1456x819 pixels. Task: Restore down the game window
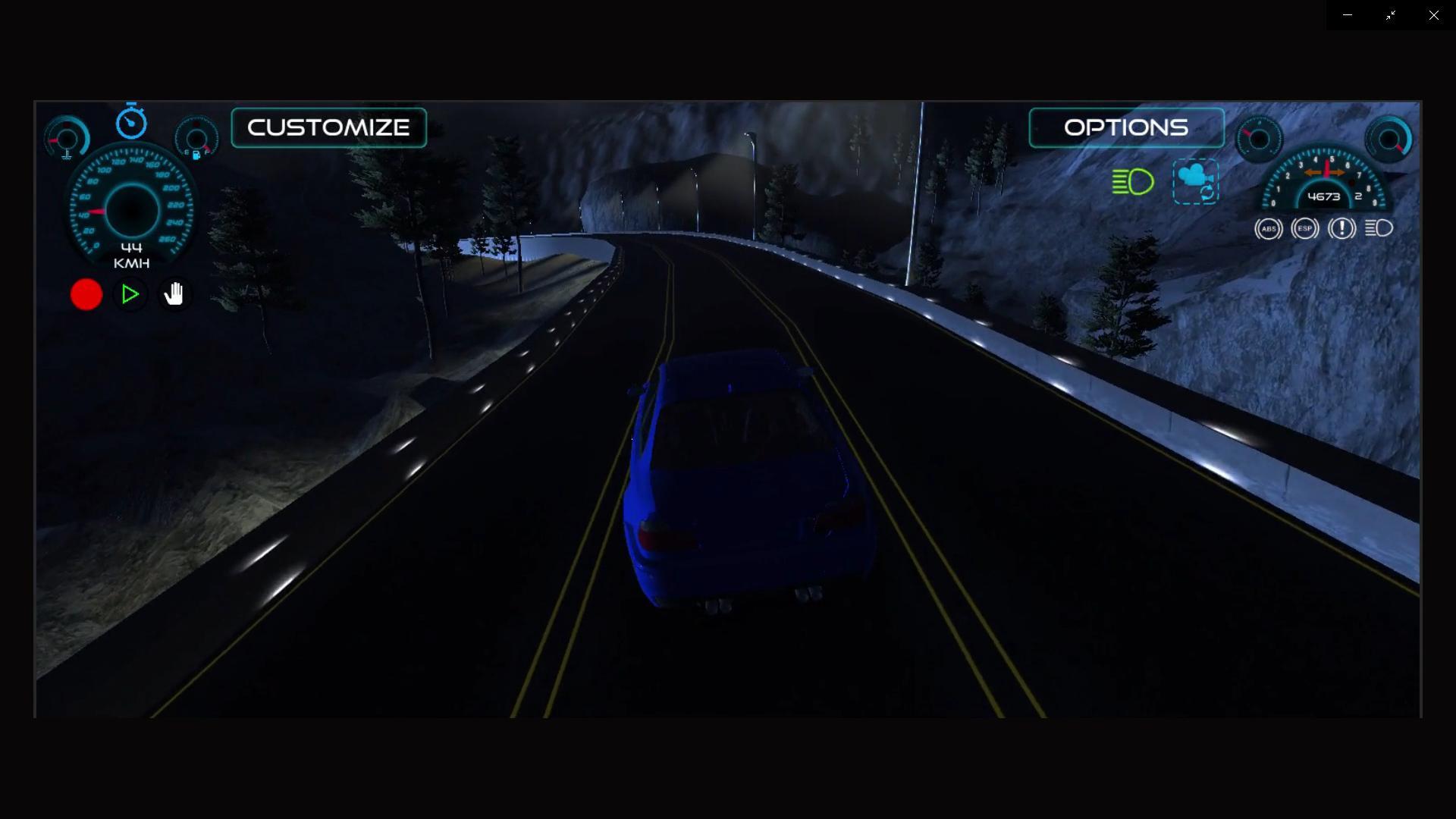[x=1391, y=14]
